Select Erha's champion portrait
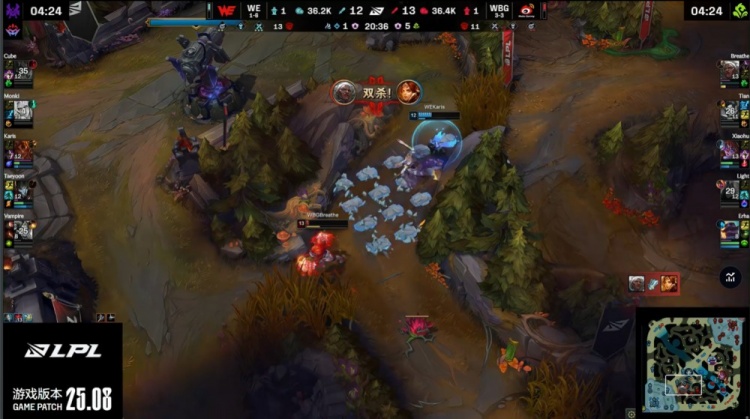The image size is (750, 419). [x=730, y=230]
